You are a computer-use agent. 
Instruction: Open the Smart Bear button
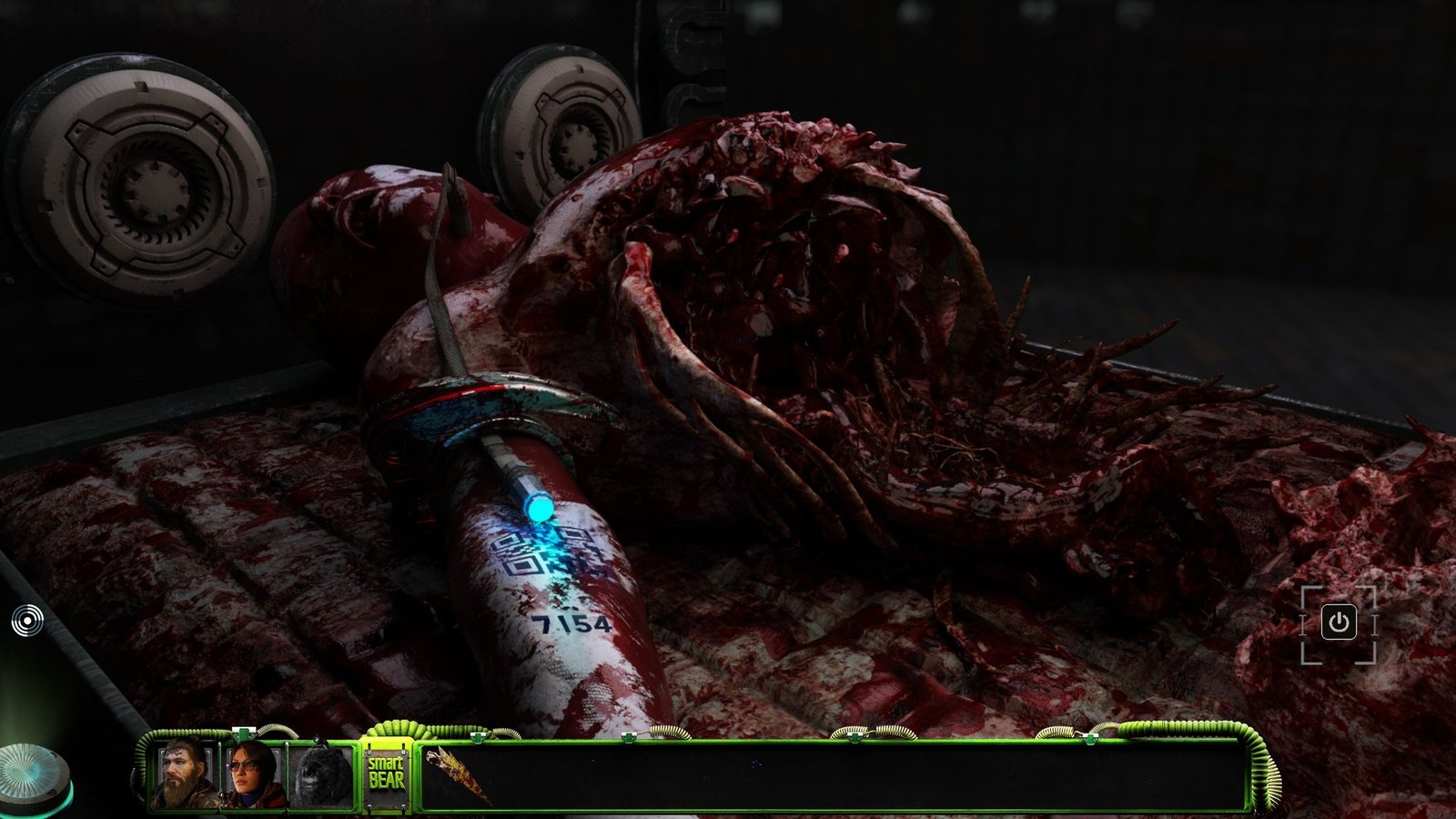tap(386, 775)
